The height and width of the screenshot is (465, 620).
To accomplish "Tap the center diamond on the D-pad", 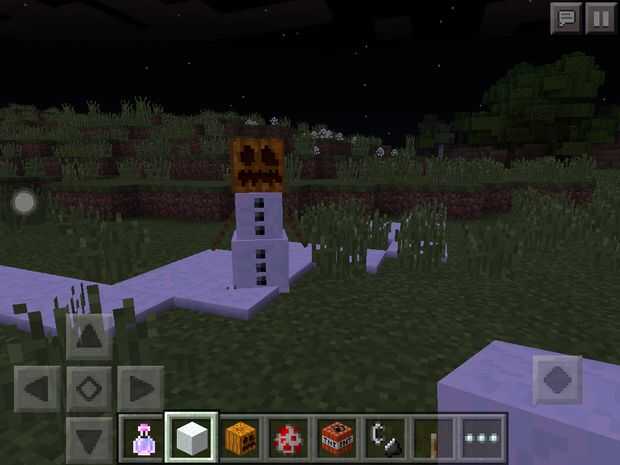I will coord(88,388).
